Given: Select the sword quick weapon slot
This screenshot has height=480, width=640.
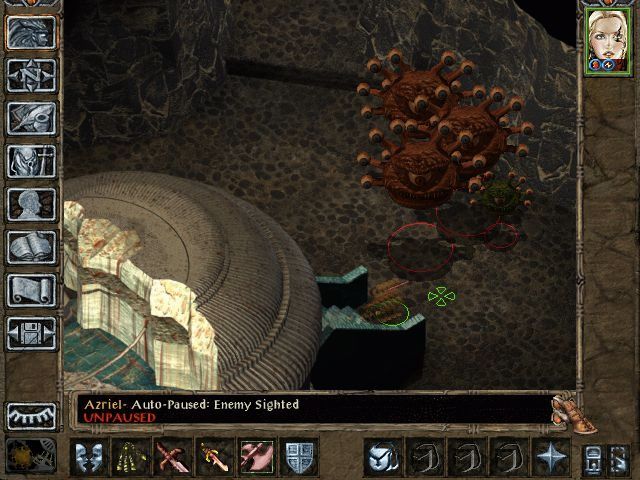Looking at the screenshot, I should coord(214,457).
